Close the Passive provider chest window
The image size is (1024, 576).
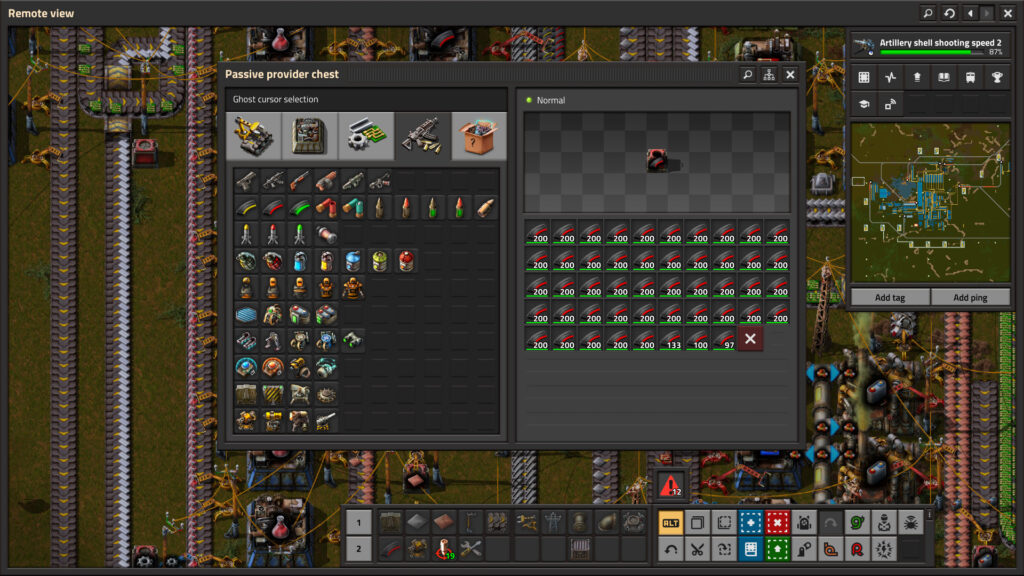[x=790, y=75]
